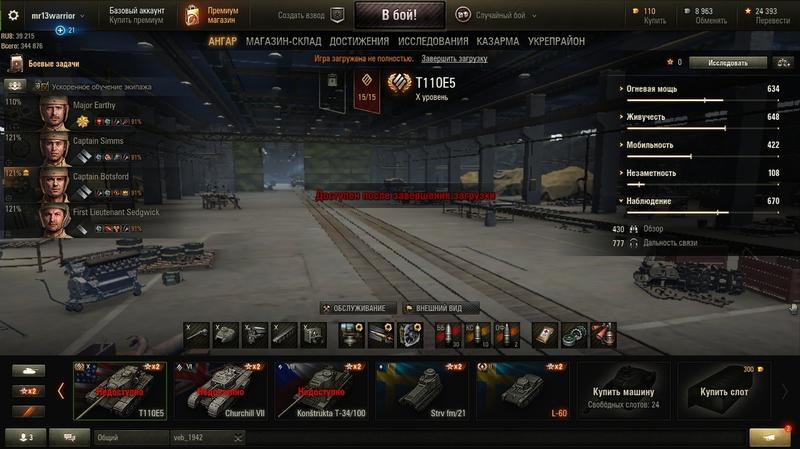Click the Завершить загрузку link
Image resolution: width=800 pixels, height=449 pixels.
pos(454,59)
